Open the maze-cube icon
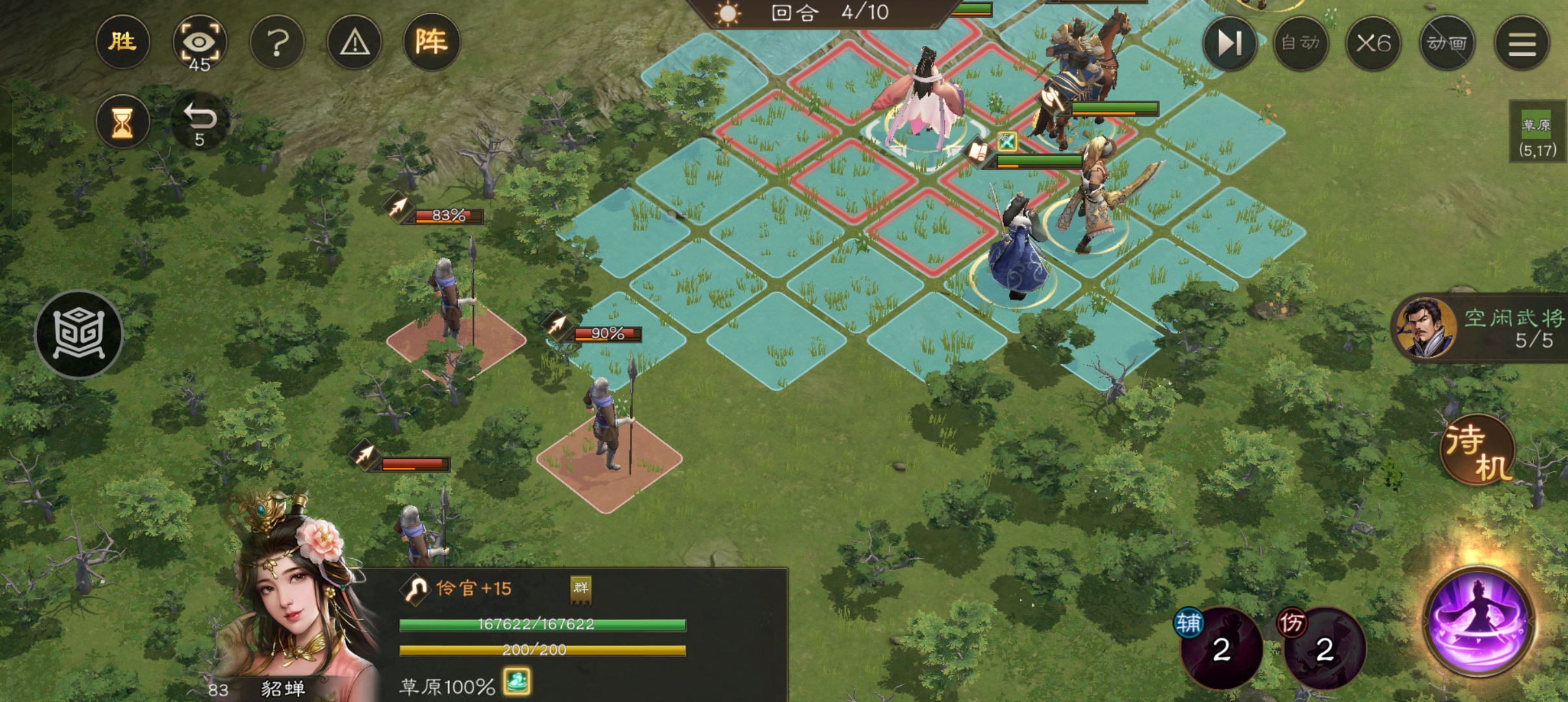1568x702 pixels. [79, 334]
